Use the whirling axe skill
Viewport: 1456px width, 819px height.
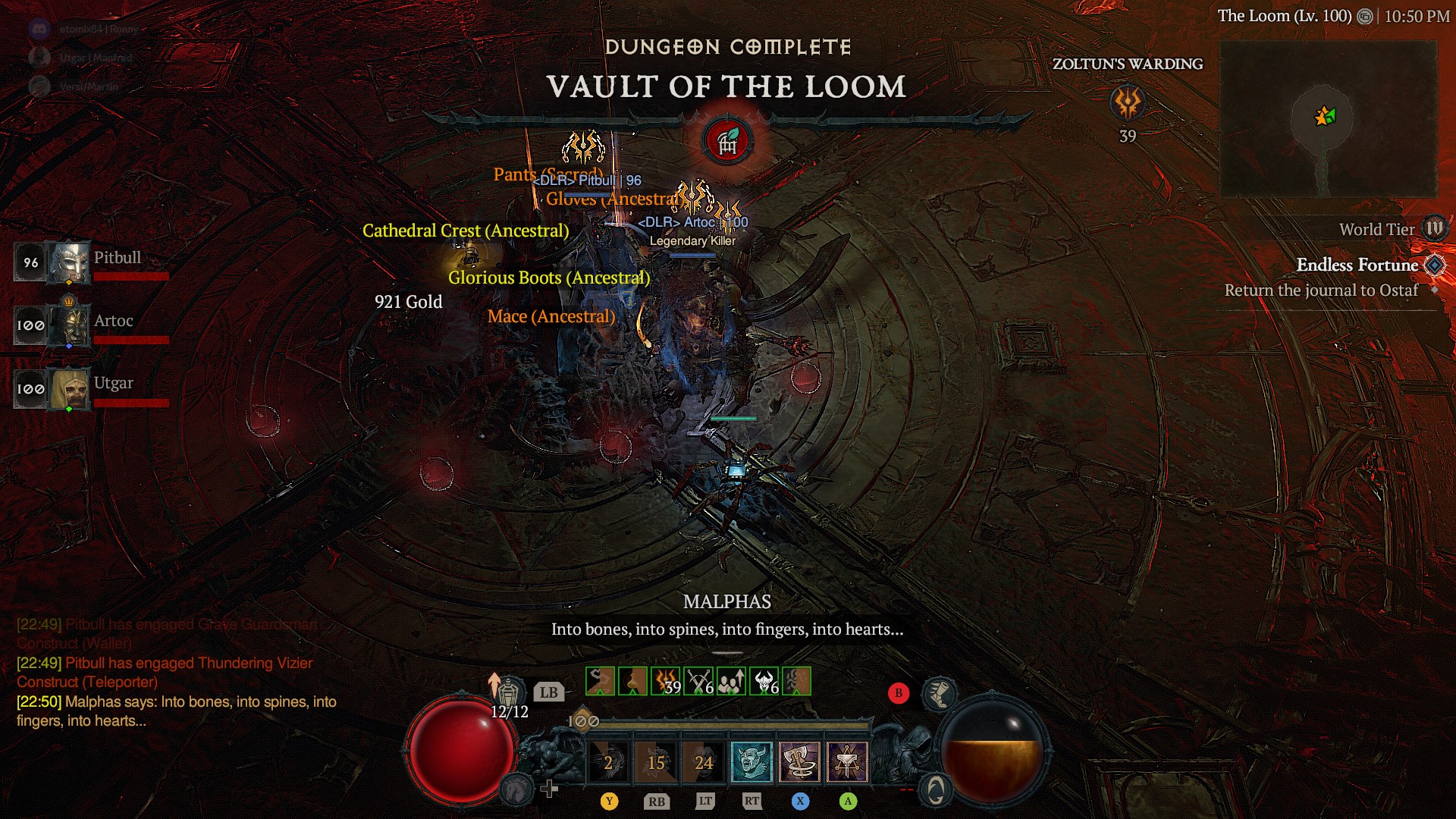799,762
